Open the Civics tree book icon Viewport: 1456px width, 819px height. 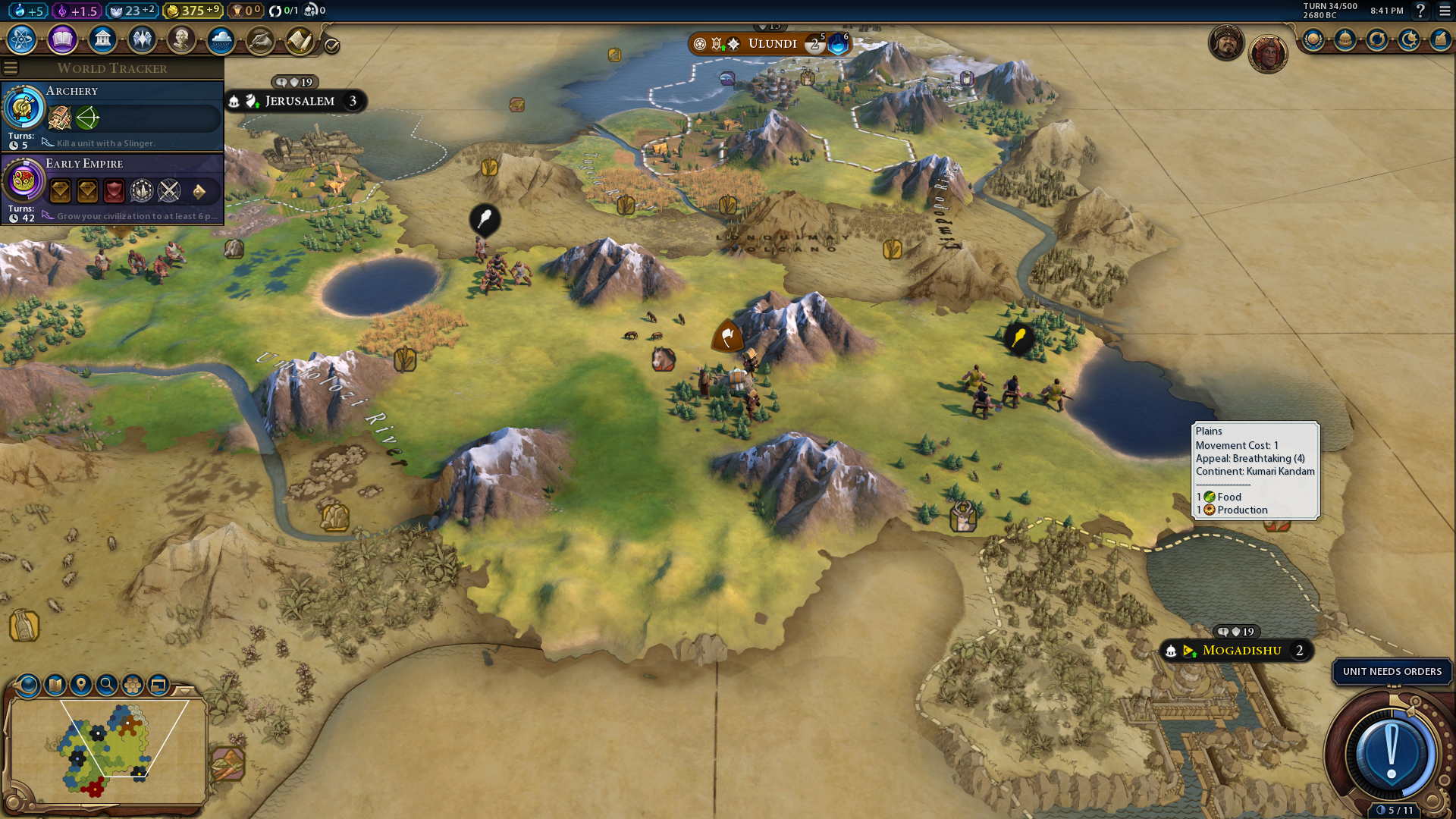click(x=62, y=39)
